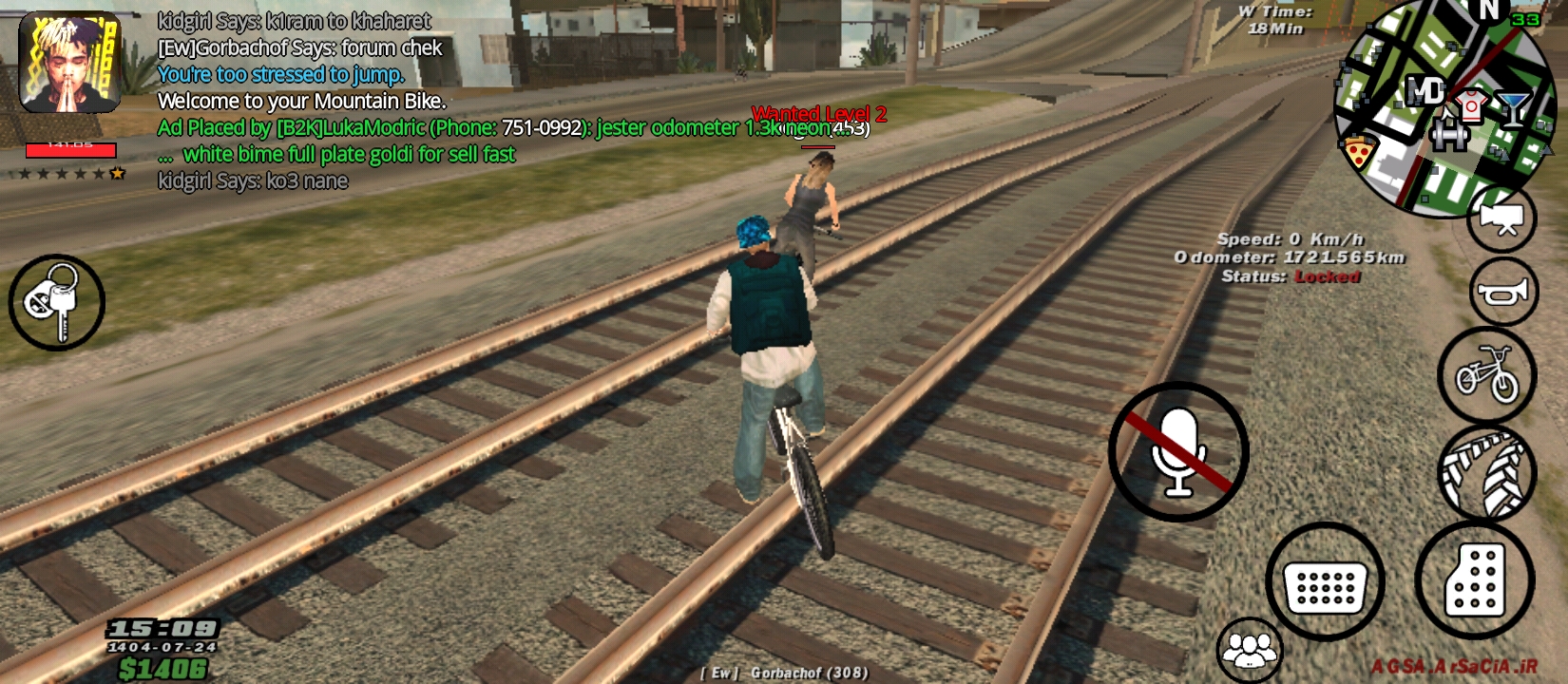Open the circular radar minimap

1440,109
